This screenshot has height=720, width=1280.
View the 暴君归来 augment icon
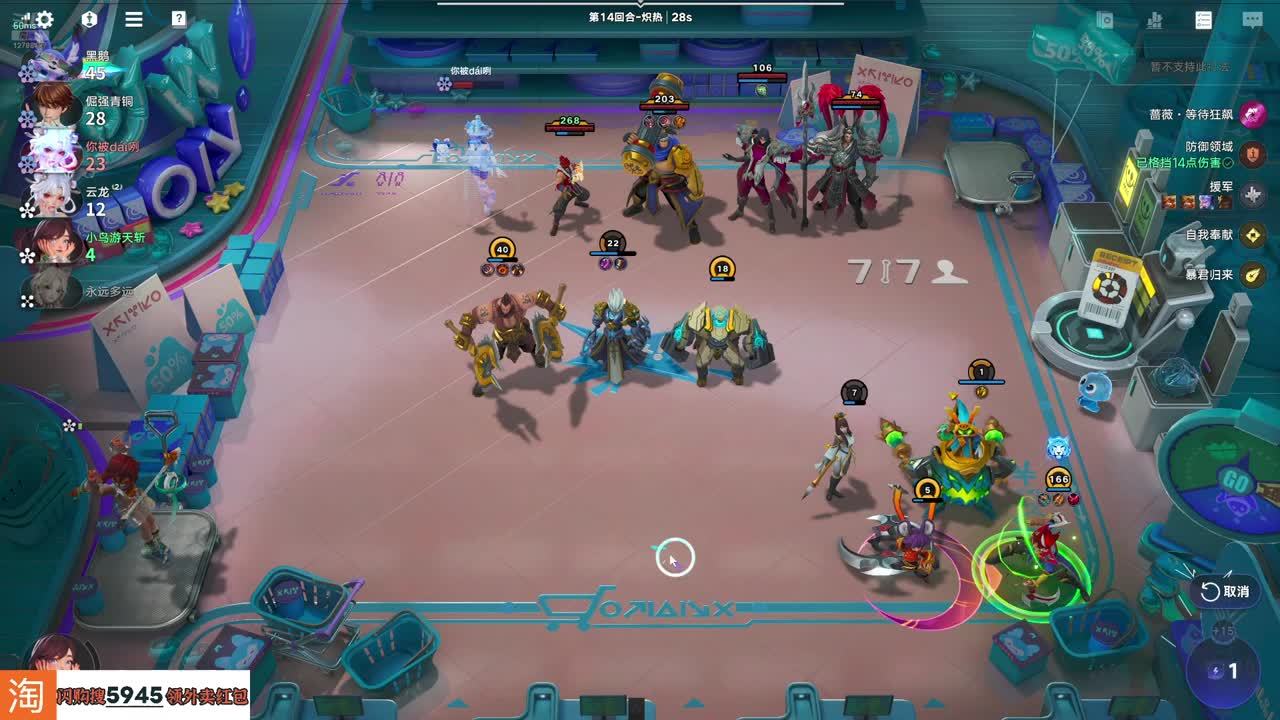(1252, 274)
